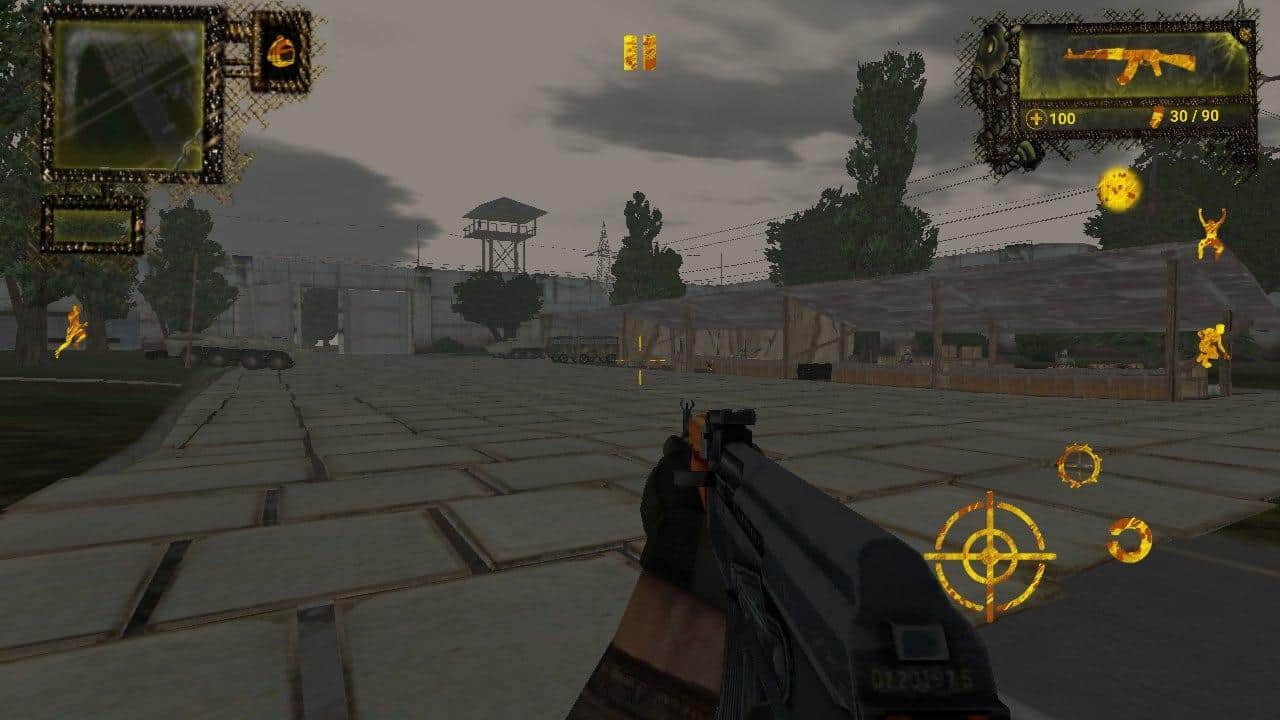The height and width of the screenshot is (720, 1280).
Task: Click the compass emblem beside the minimap
Action: [282, 52]
